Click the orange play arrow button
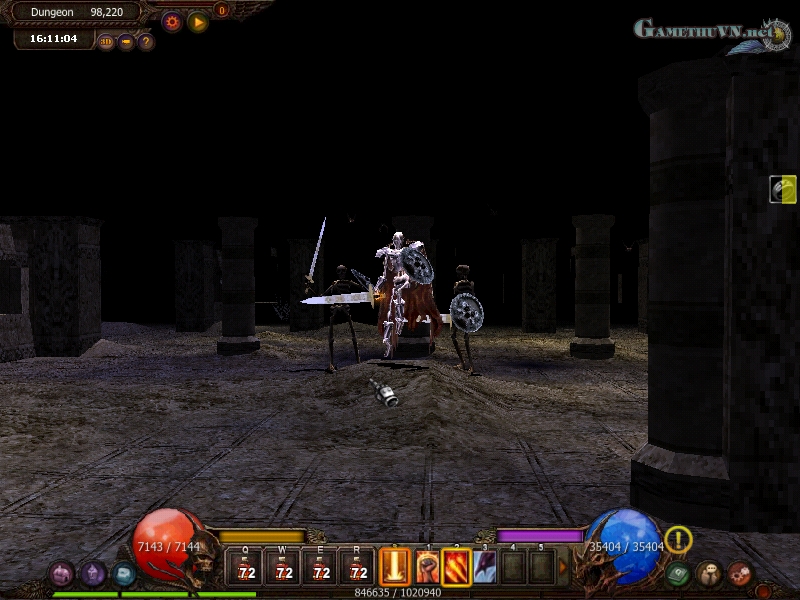The width and height of the screenshot is (800, 600). tap(198, 21)
